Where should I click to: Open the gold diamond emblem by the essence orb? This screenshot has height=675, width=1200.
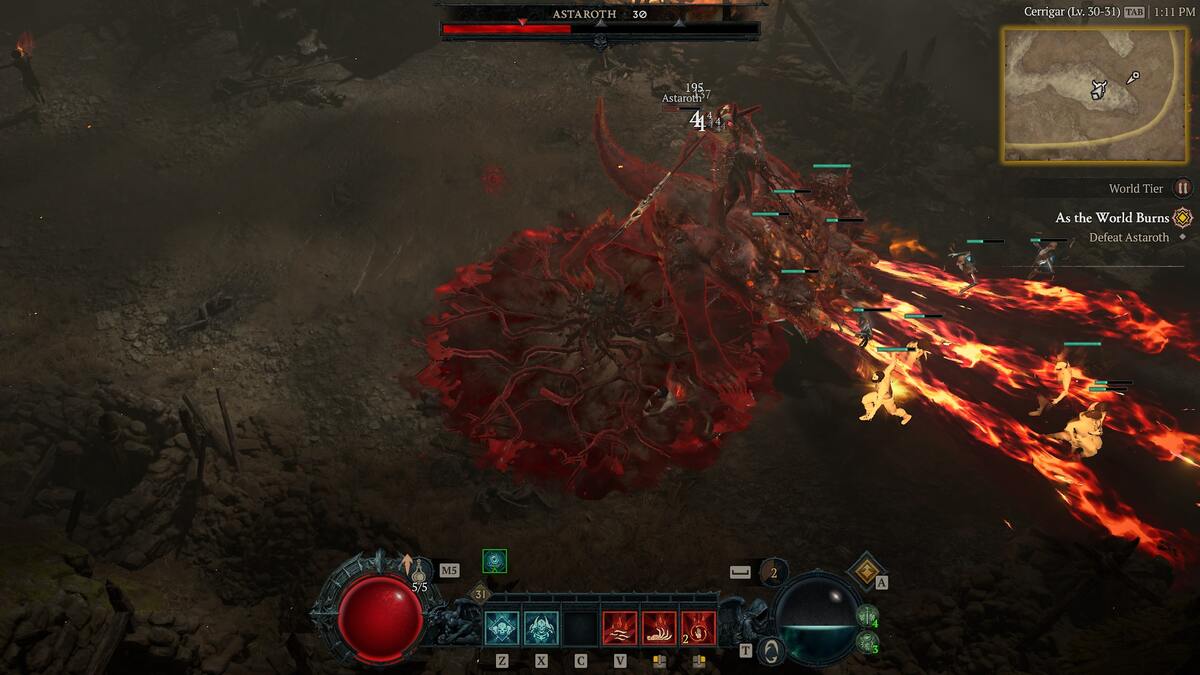(x=864, y=571)
